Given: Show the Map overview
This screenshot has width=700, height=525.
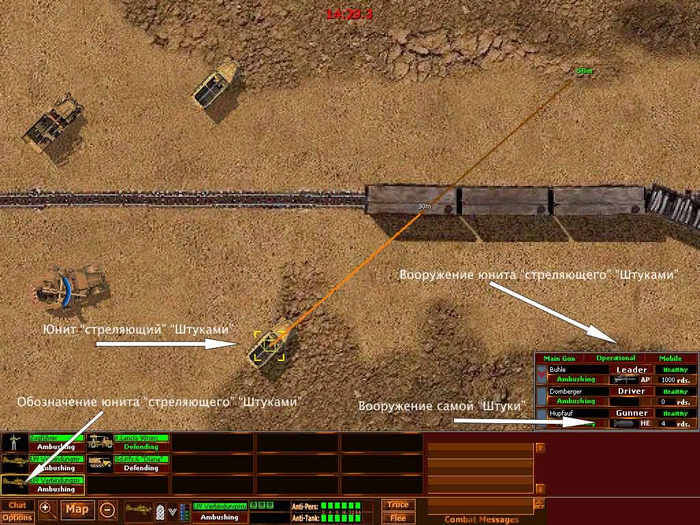Looking at the screenshot, I should [x=77, y=510].
